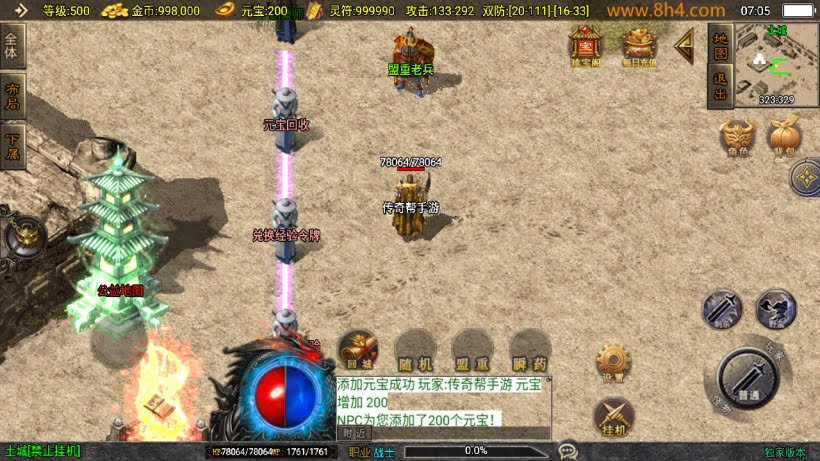
Task: Use the 回城 return-to-town scroll
Action: (x=358, y=351)
